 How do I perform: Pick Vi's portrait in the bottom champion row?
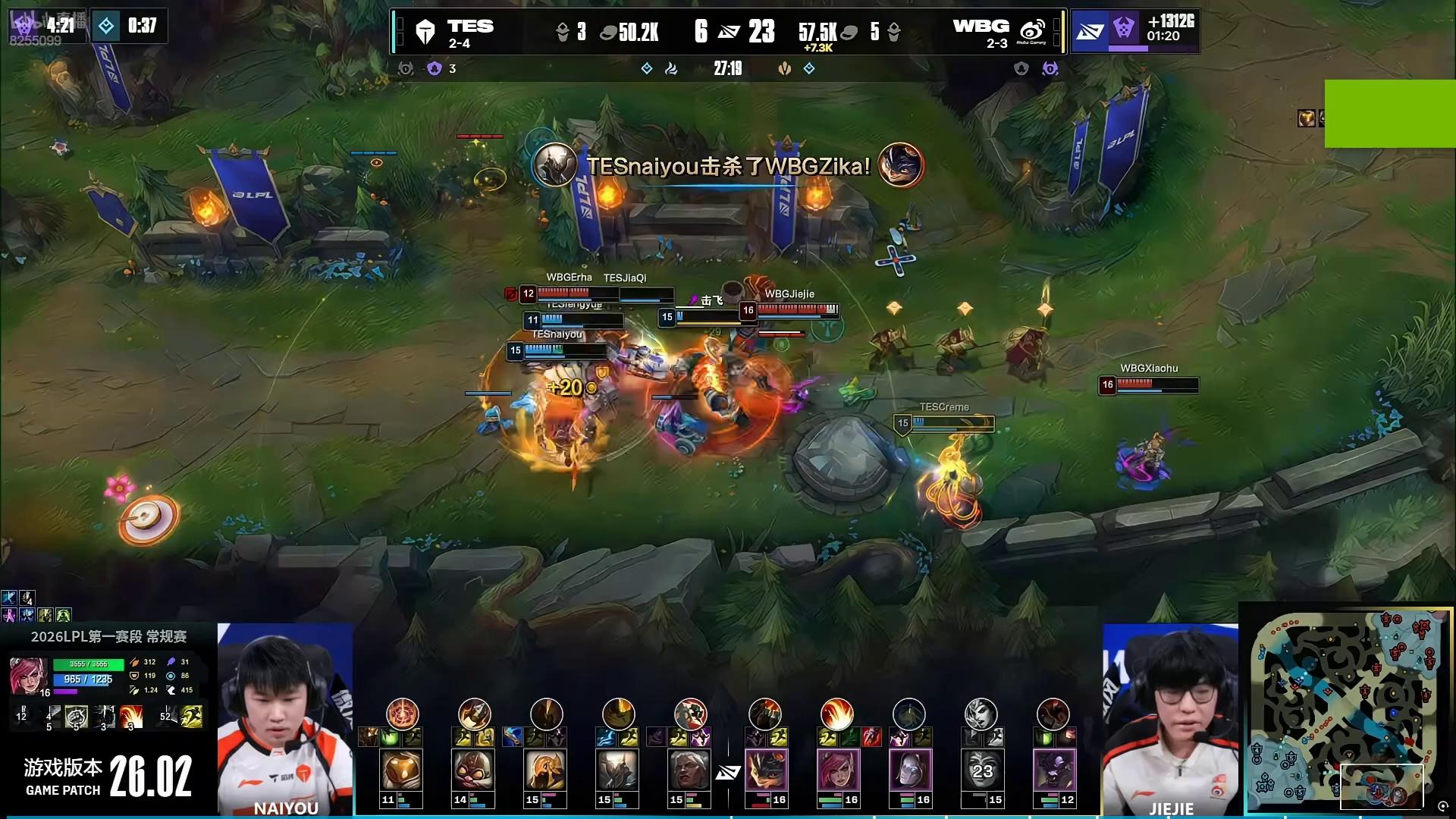click(837, 770)
